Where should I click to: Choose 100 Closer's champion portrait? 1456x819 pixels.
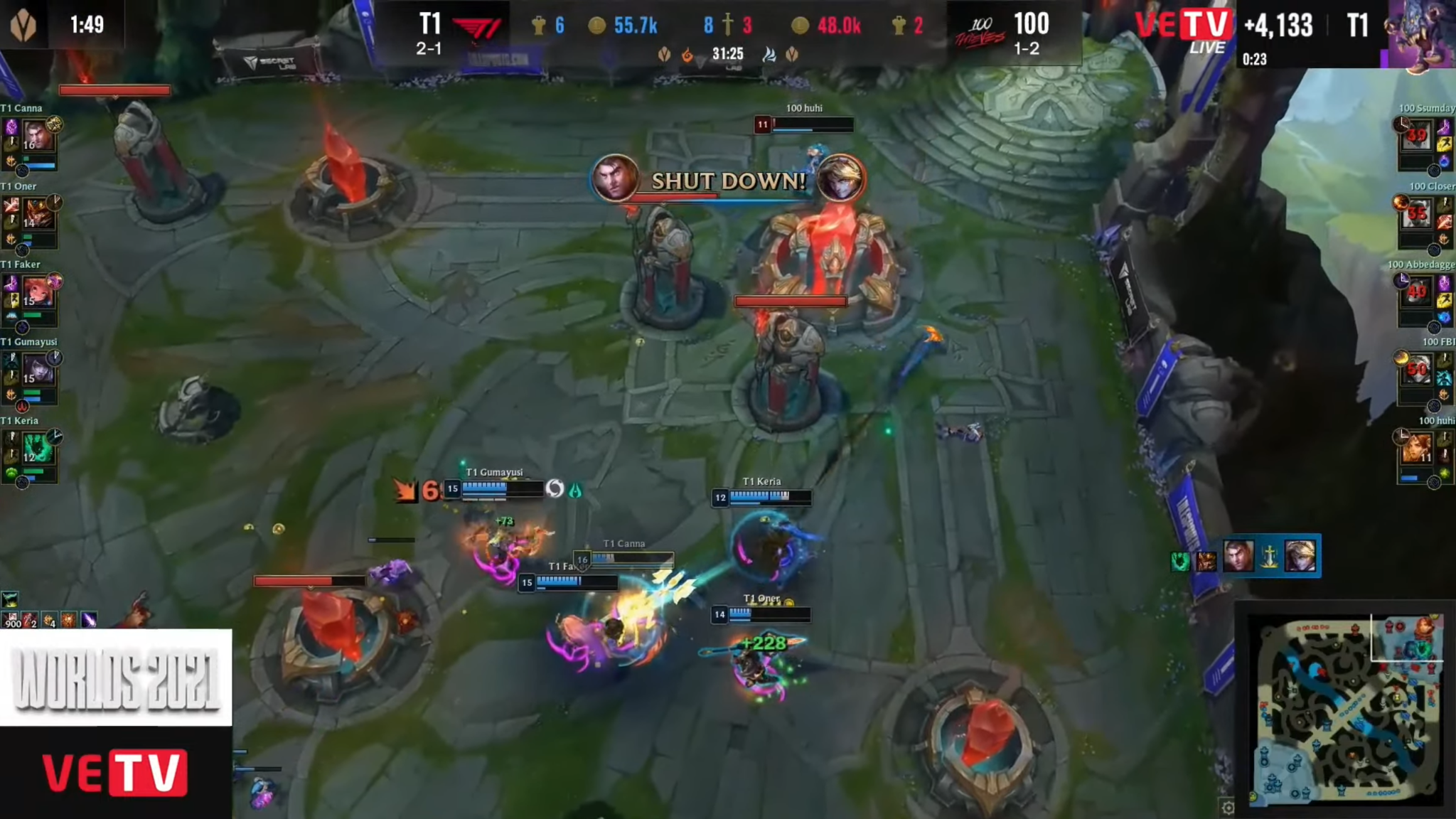click(x=1415, y=213)
